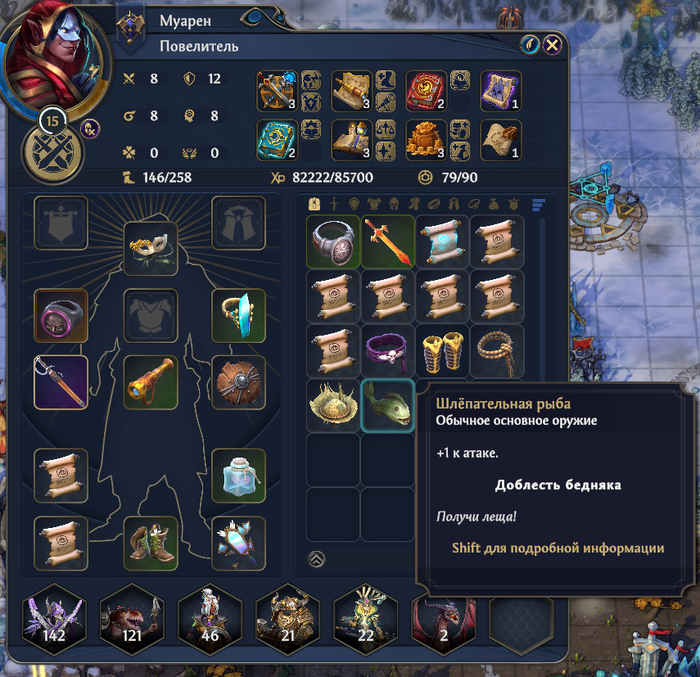Select the straw hat in inventory

point(333,405)
